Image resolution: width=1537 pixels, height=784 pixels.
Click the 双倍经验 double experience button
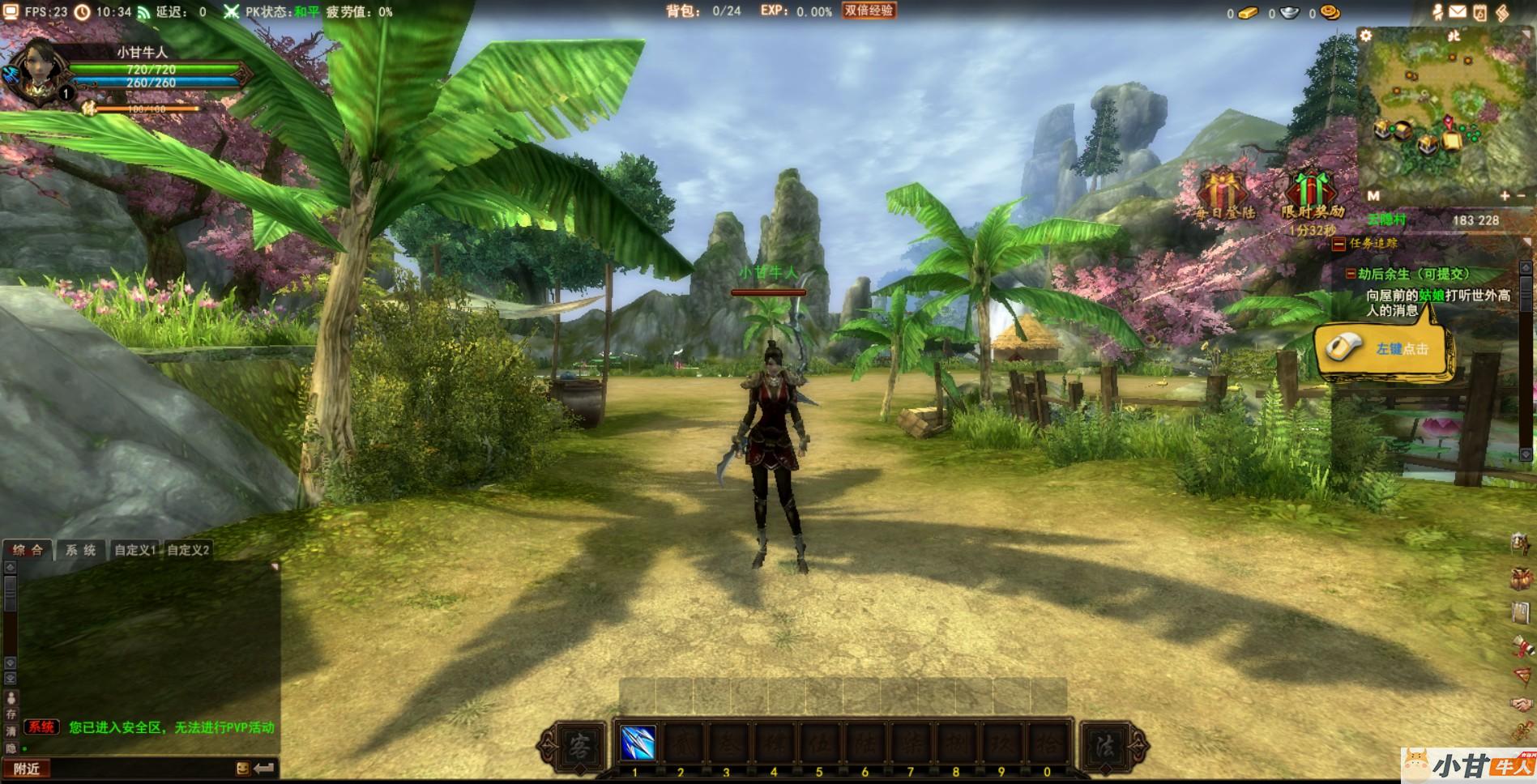tap(869, 11)
